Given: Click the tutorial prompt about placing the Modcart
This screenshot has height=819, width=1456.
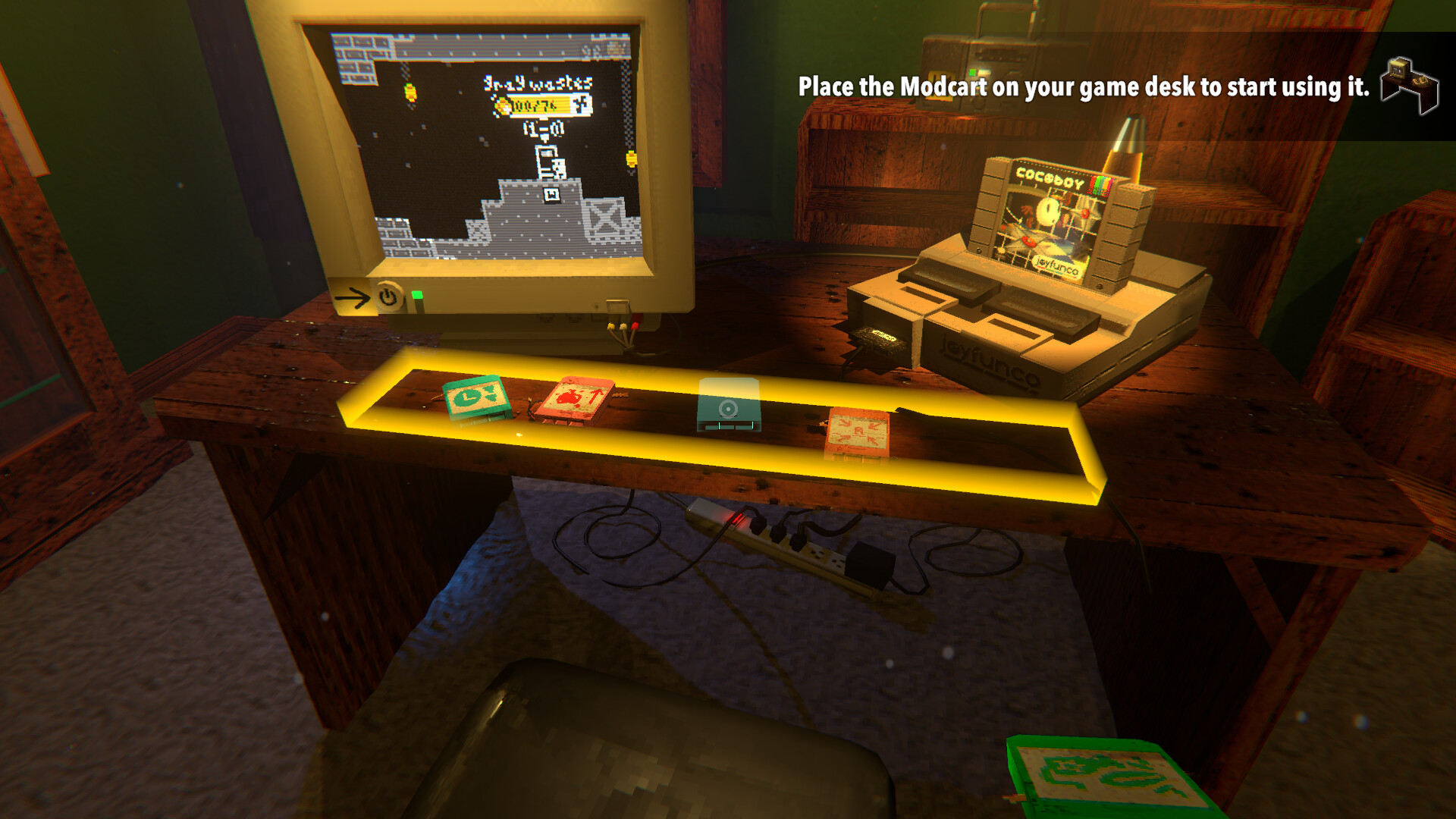Looking at the screenshot, I should [1083, 89].
